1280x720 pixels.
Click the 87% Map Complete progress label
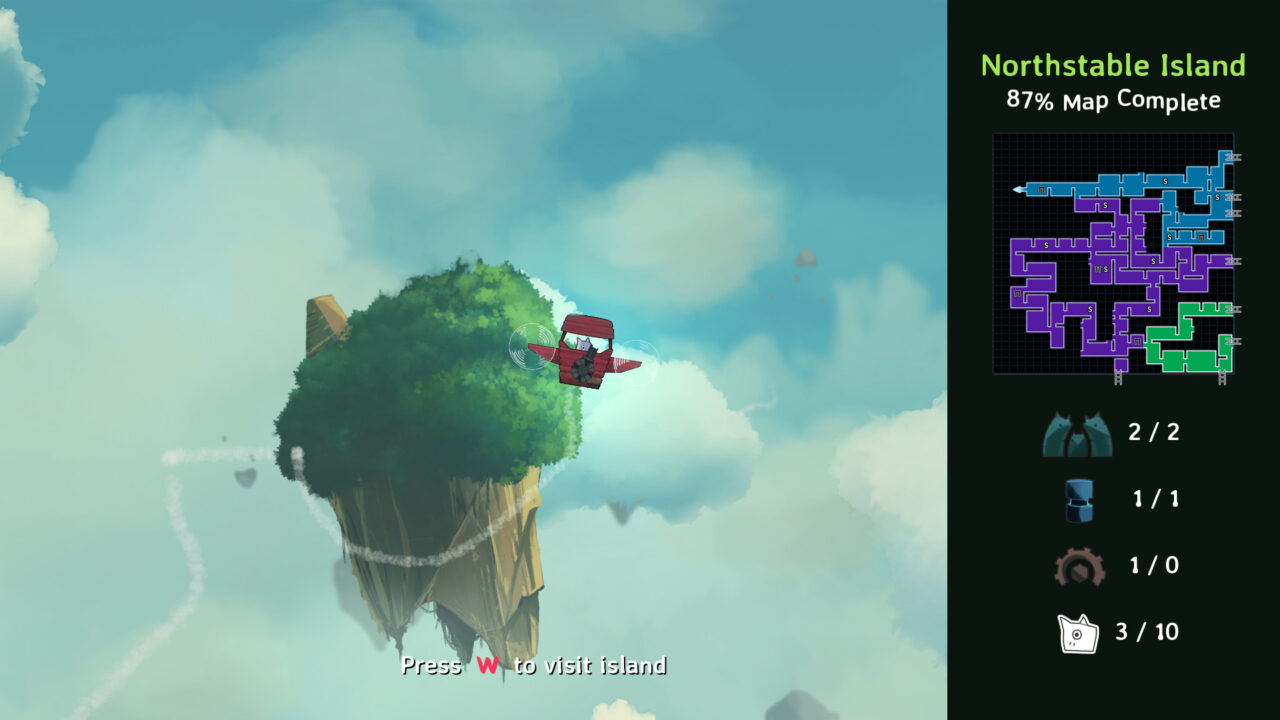1112,100
